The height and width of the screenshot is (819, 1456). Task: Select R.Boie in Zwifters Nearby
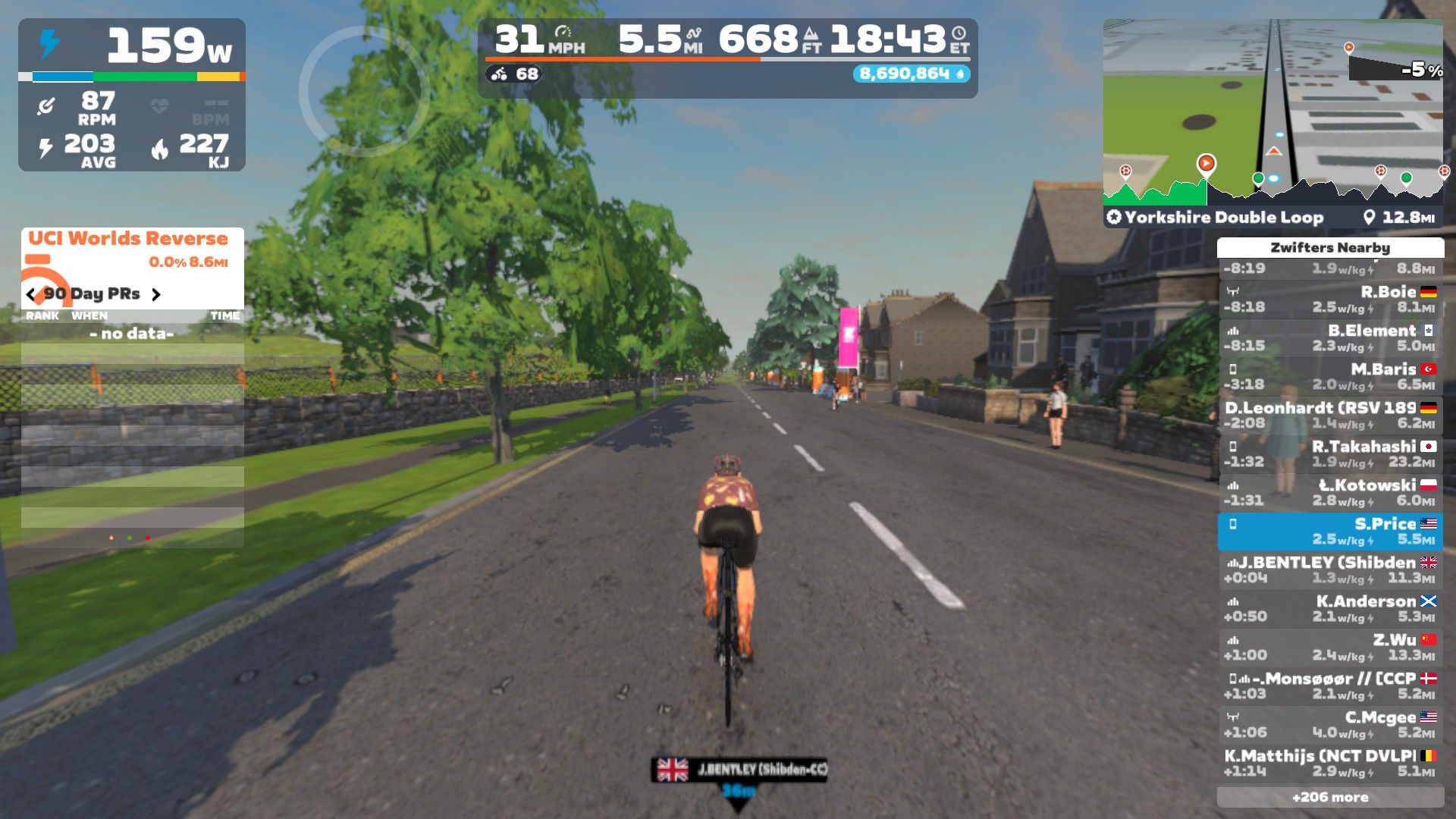click(1330, 300)
